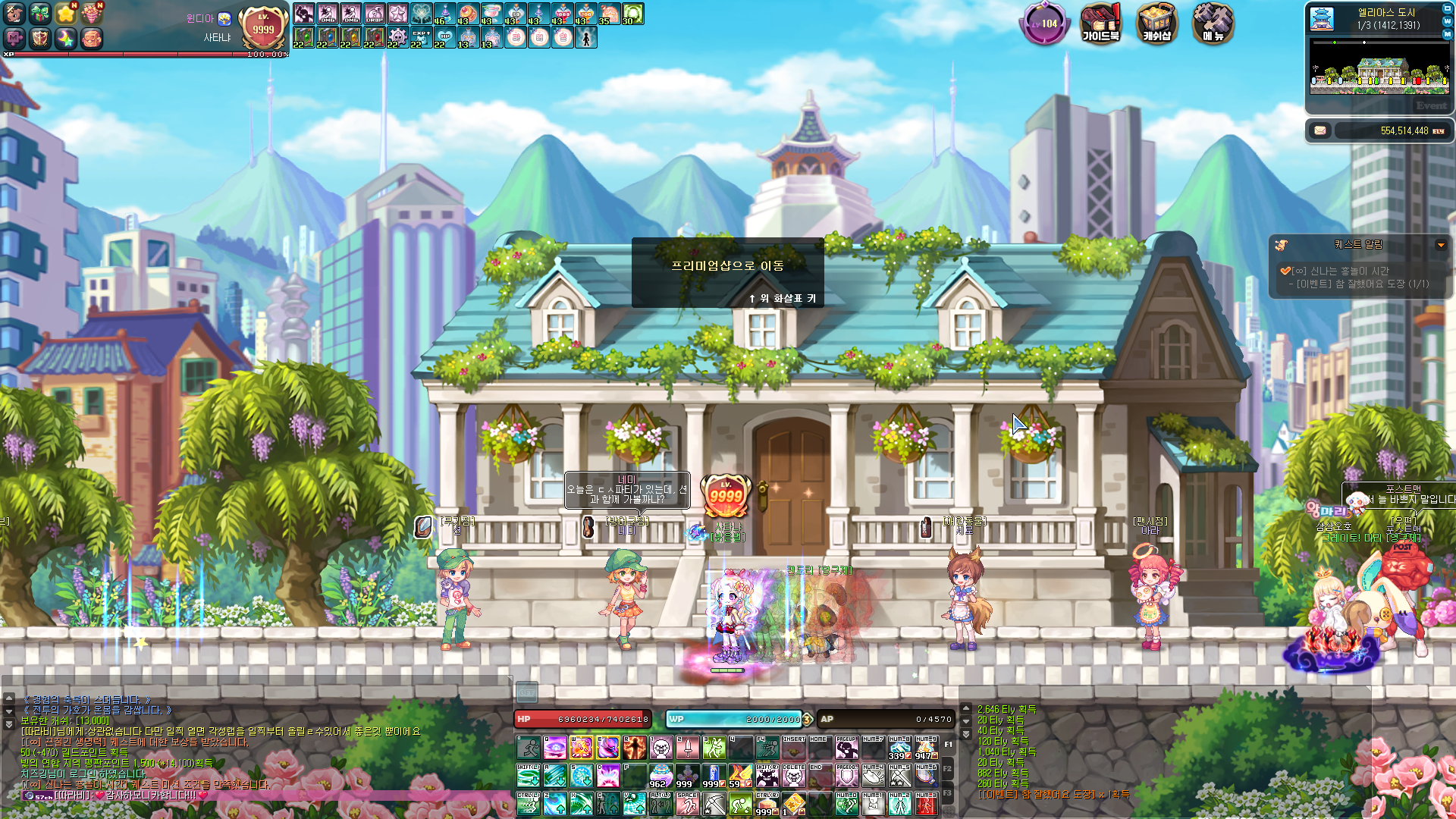
Task: Use the pickaxe in the NUM_5 slot
Action: 899,775
